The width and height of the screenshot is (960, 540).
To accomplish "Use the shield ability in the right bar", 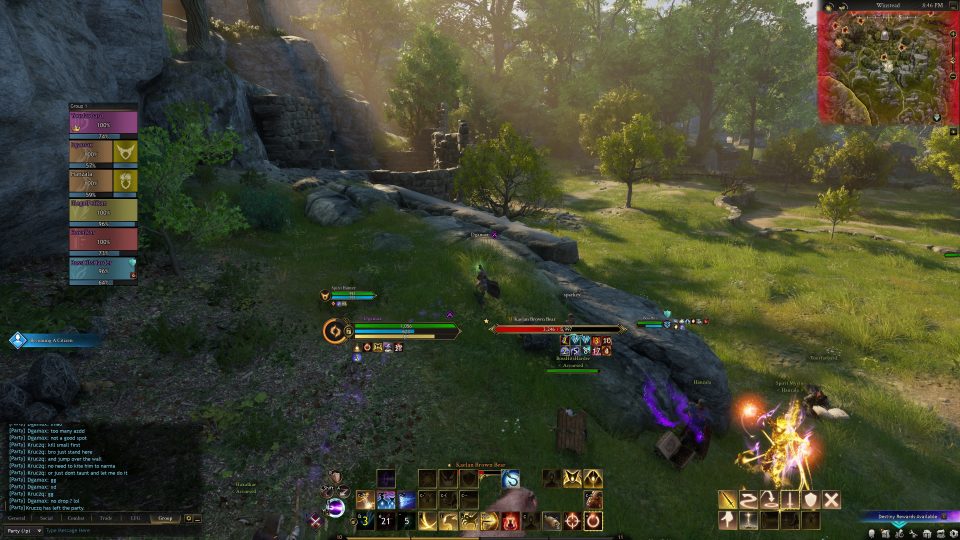I will pos(810,500).
